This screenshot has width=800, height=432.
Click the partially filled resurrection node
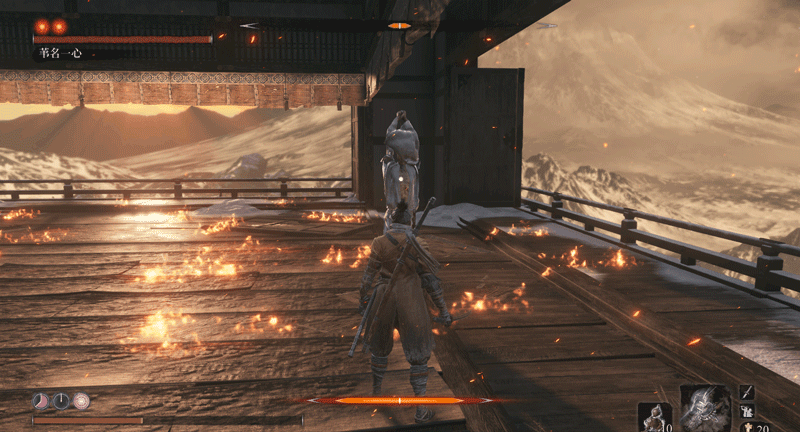[x=41, y=401]
